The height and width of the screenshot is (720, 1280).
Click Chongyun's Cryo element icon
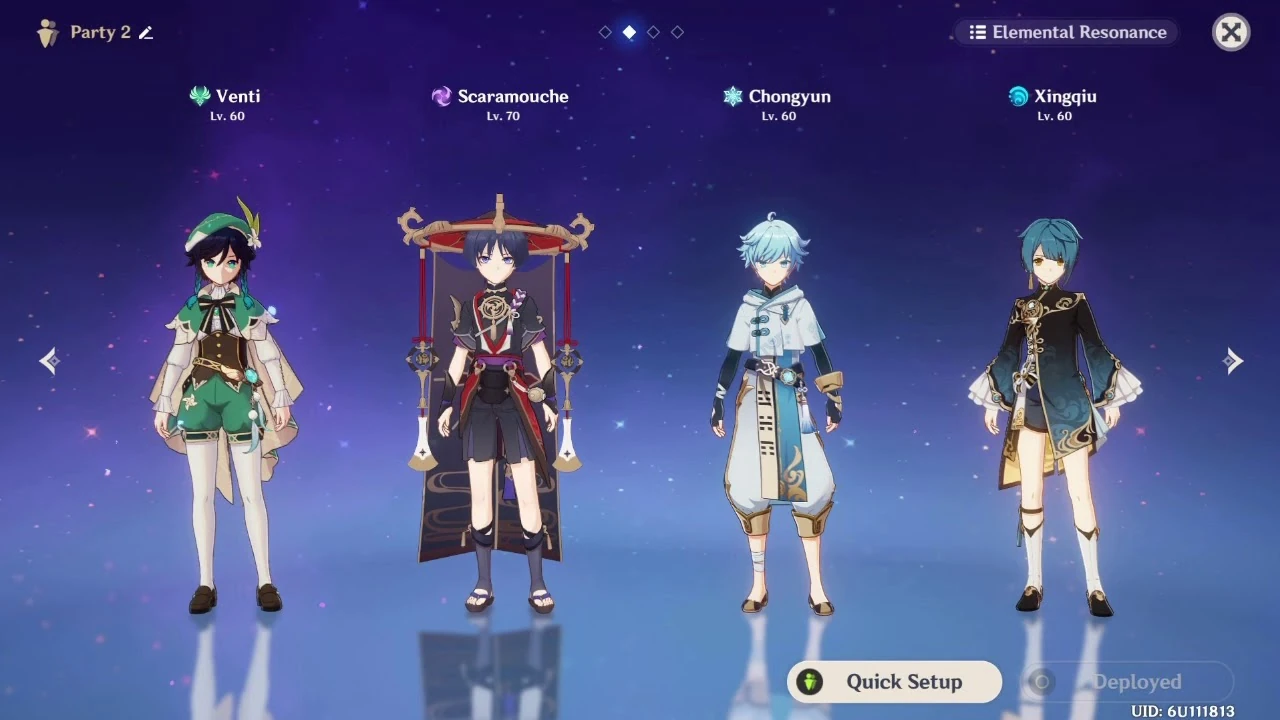coord(733,96)
